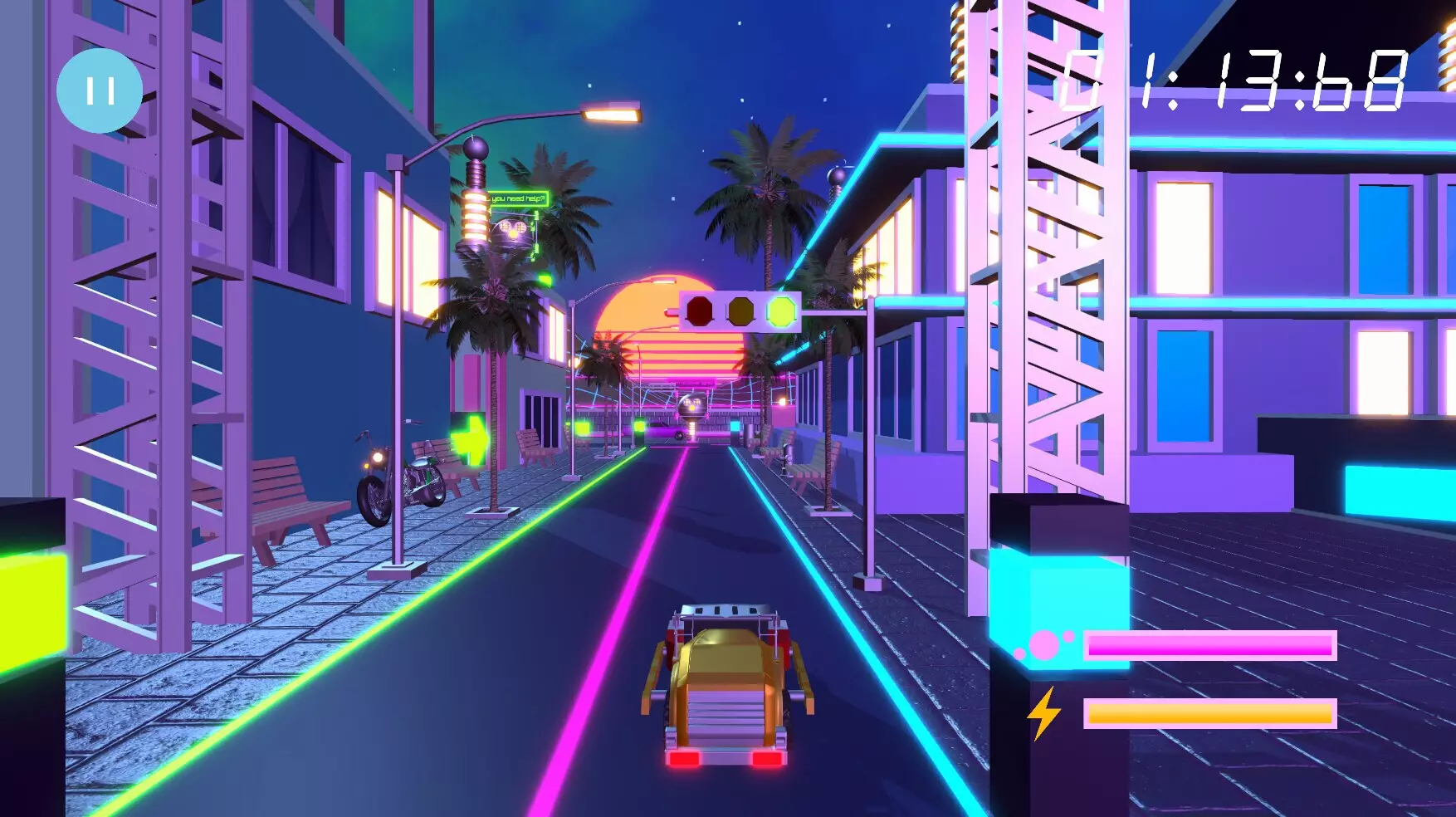Tap the pause icon in the top left
Image resolution: width=1456 pixels, height=817 pixels.
(x=100, y=87)
